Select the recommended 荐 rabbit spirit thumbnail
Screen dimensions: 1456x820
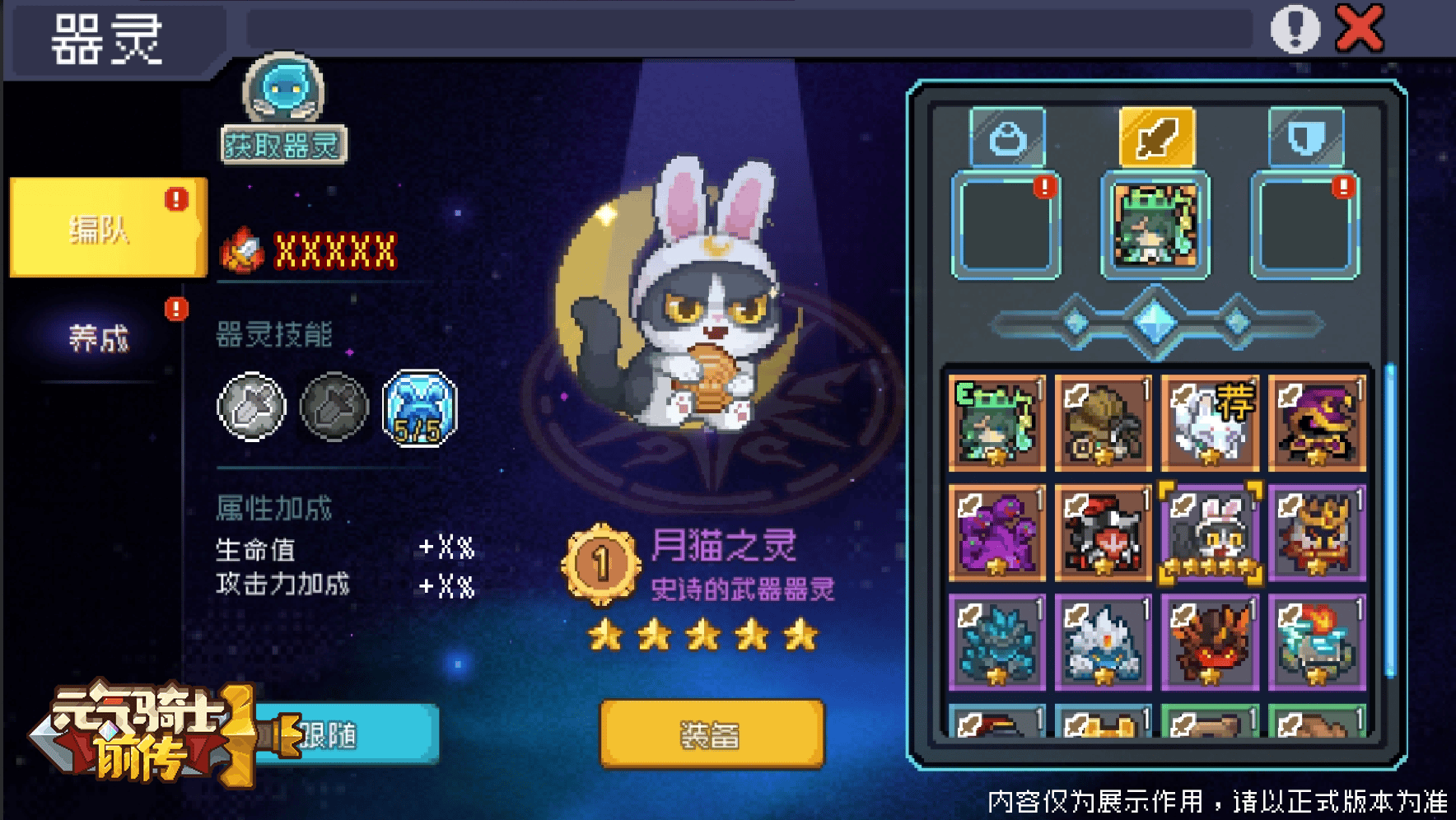click(x=1209, y=423)
